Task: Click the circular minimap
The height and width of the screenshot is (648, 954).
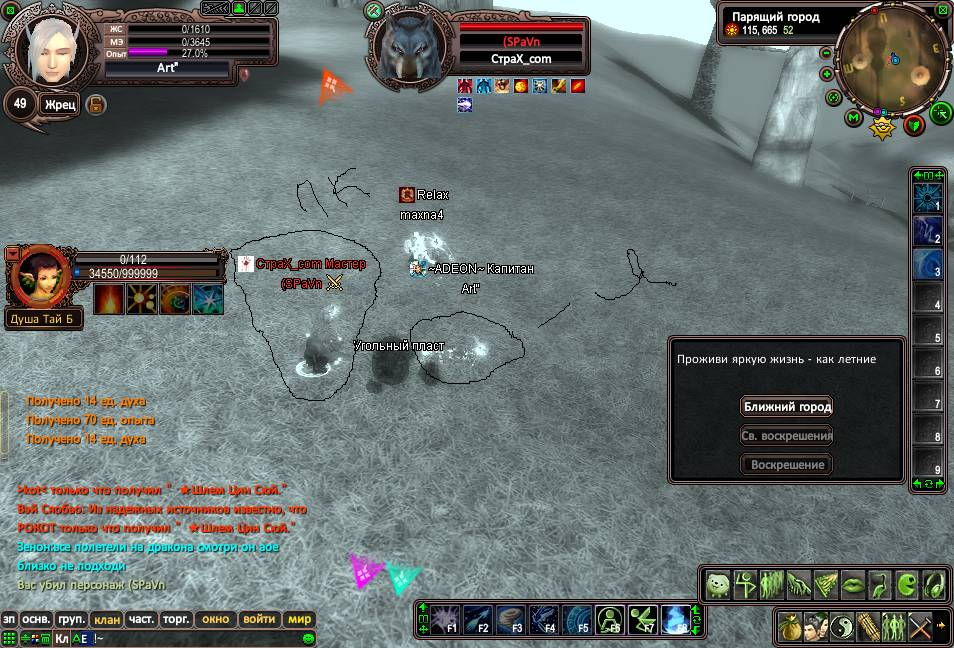Action: [x=893, y=58]
